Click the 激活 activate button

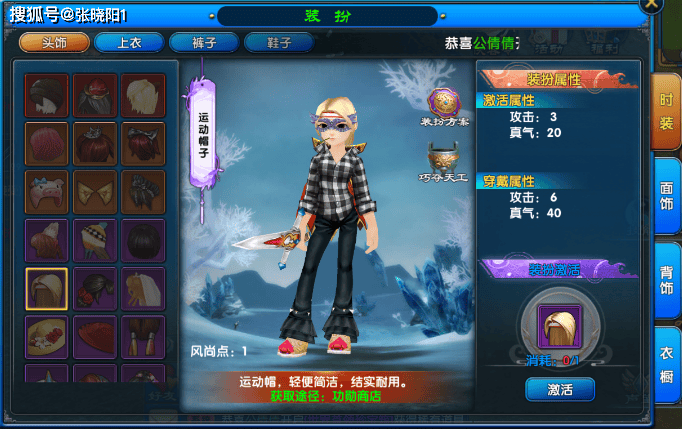tap(559, 388)
